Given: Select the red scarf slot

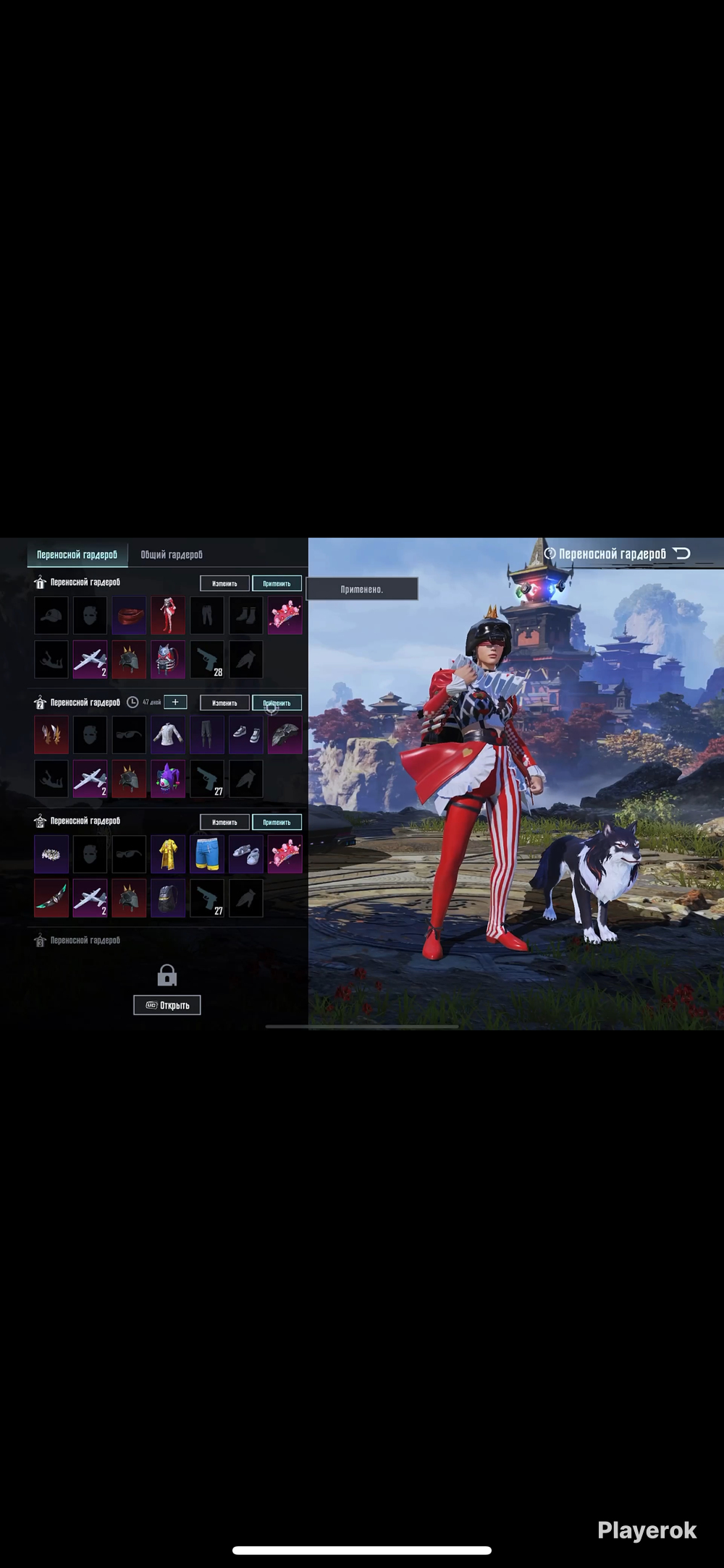Looking at the screenshot, I should (x=129, y=615).
